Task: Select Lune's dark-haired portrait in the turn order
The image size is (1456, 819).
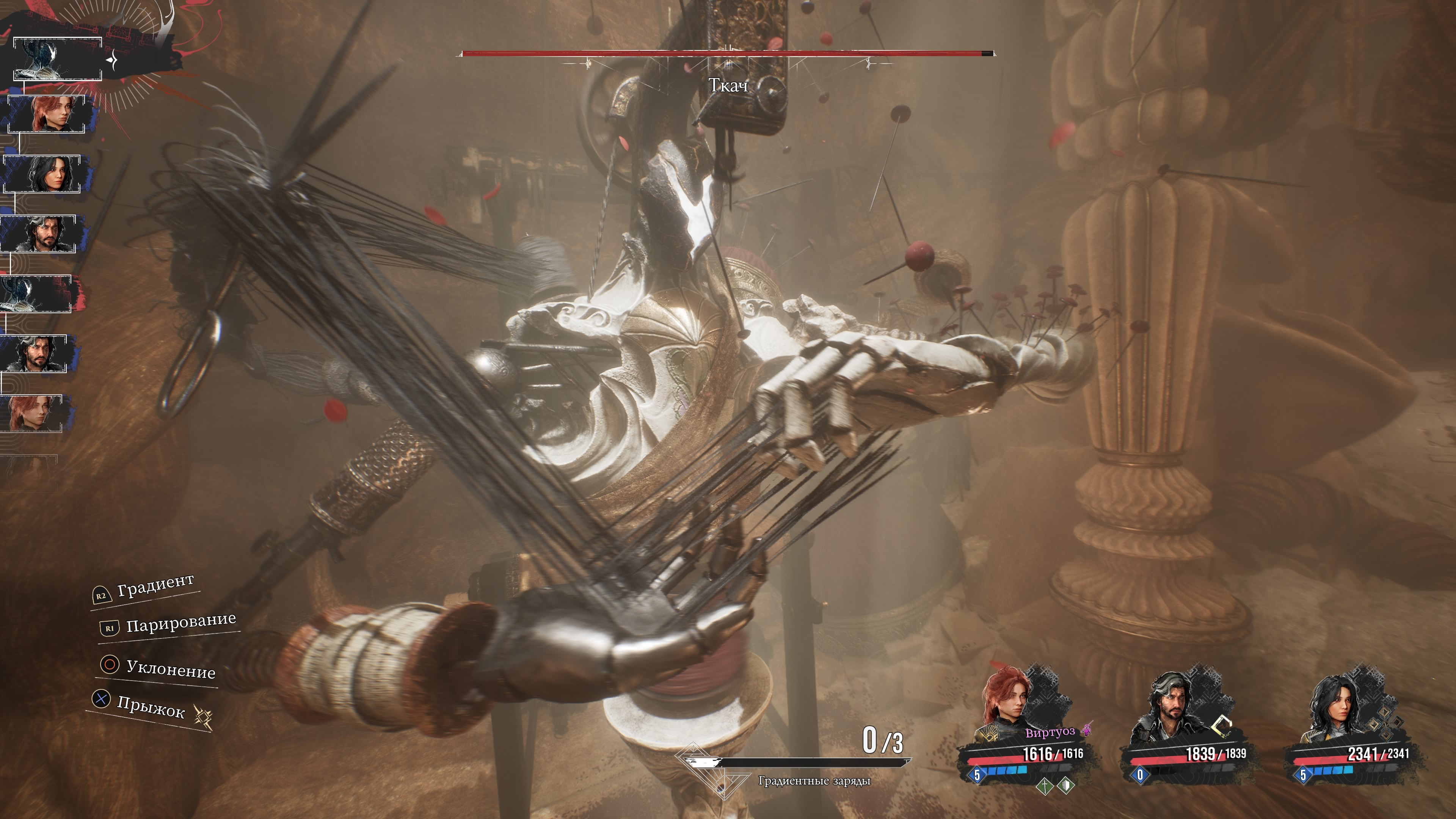Action: [x=43, y=174]
